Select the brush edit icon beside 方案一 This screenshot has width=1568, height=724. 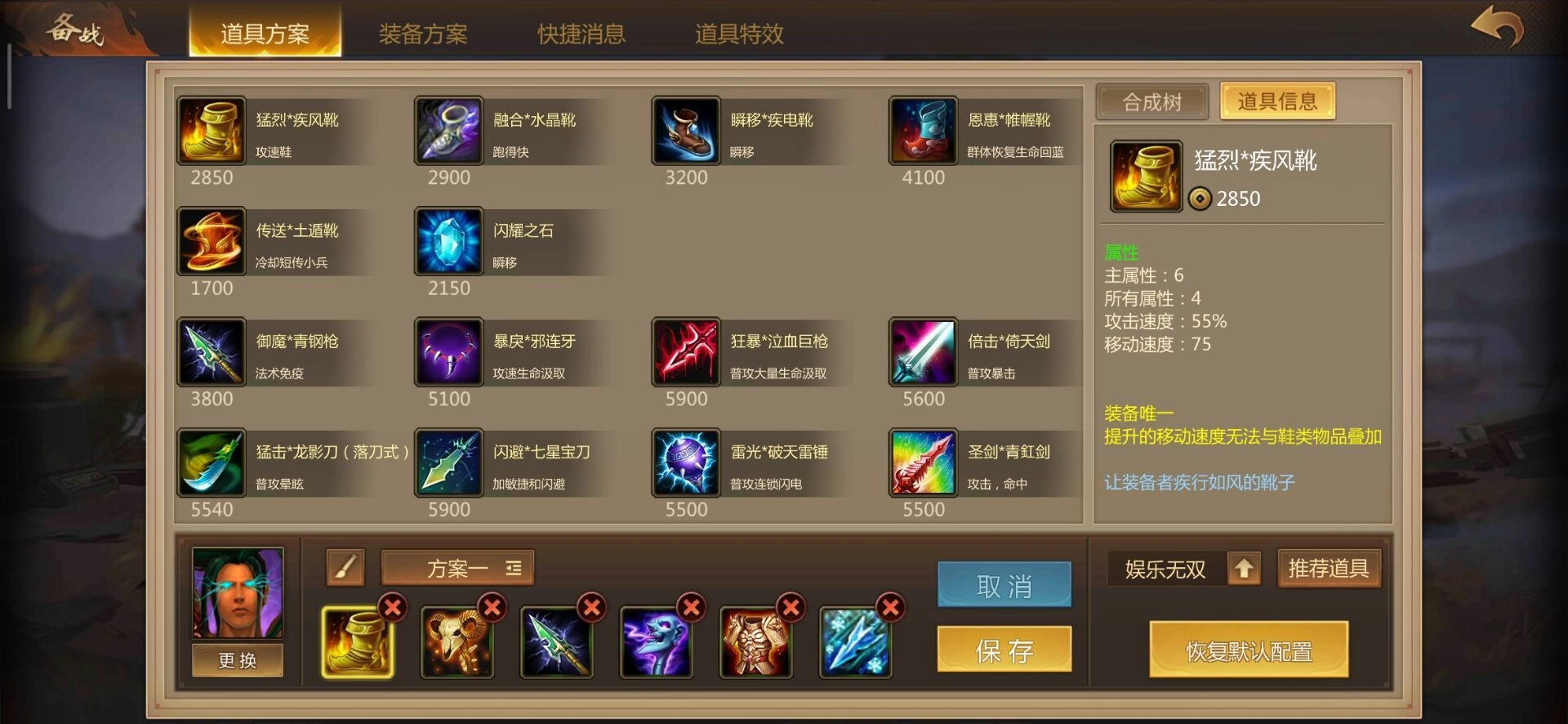[344, 567]
